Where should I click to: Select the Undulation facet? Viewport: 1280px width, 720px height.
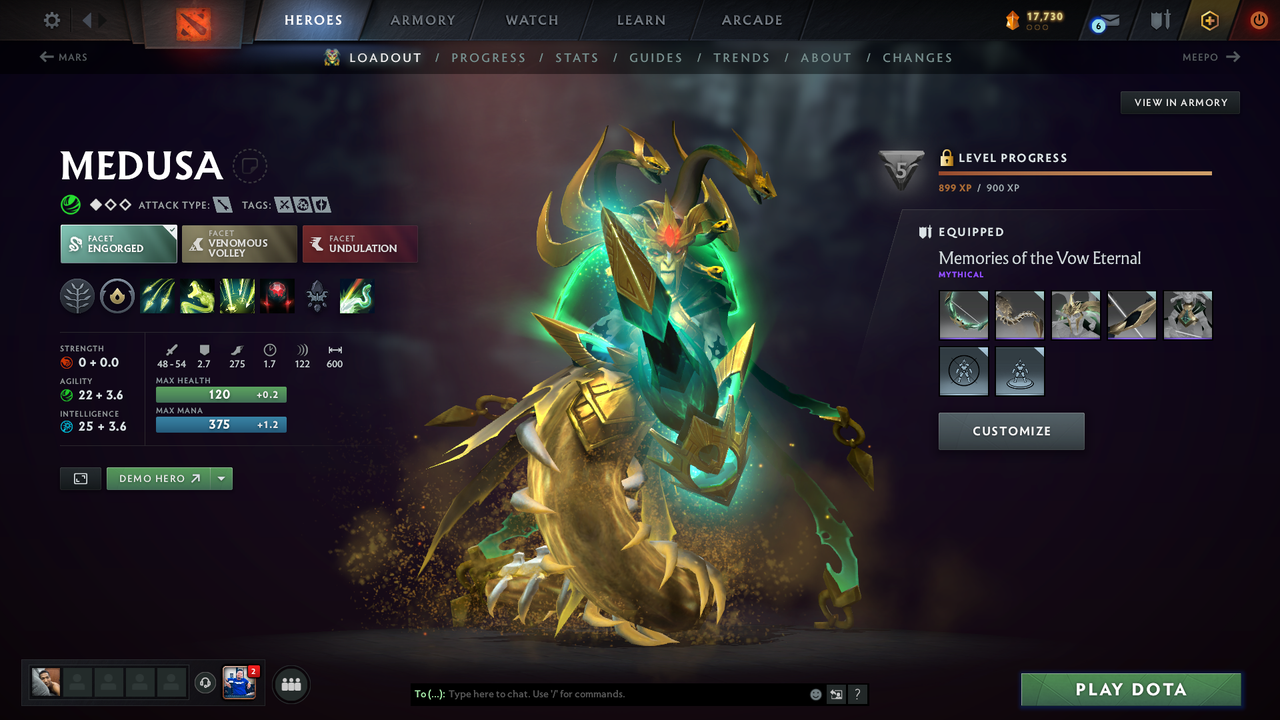(360, 243)
